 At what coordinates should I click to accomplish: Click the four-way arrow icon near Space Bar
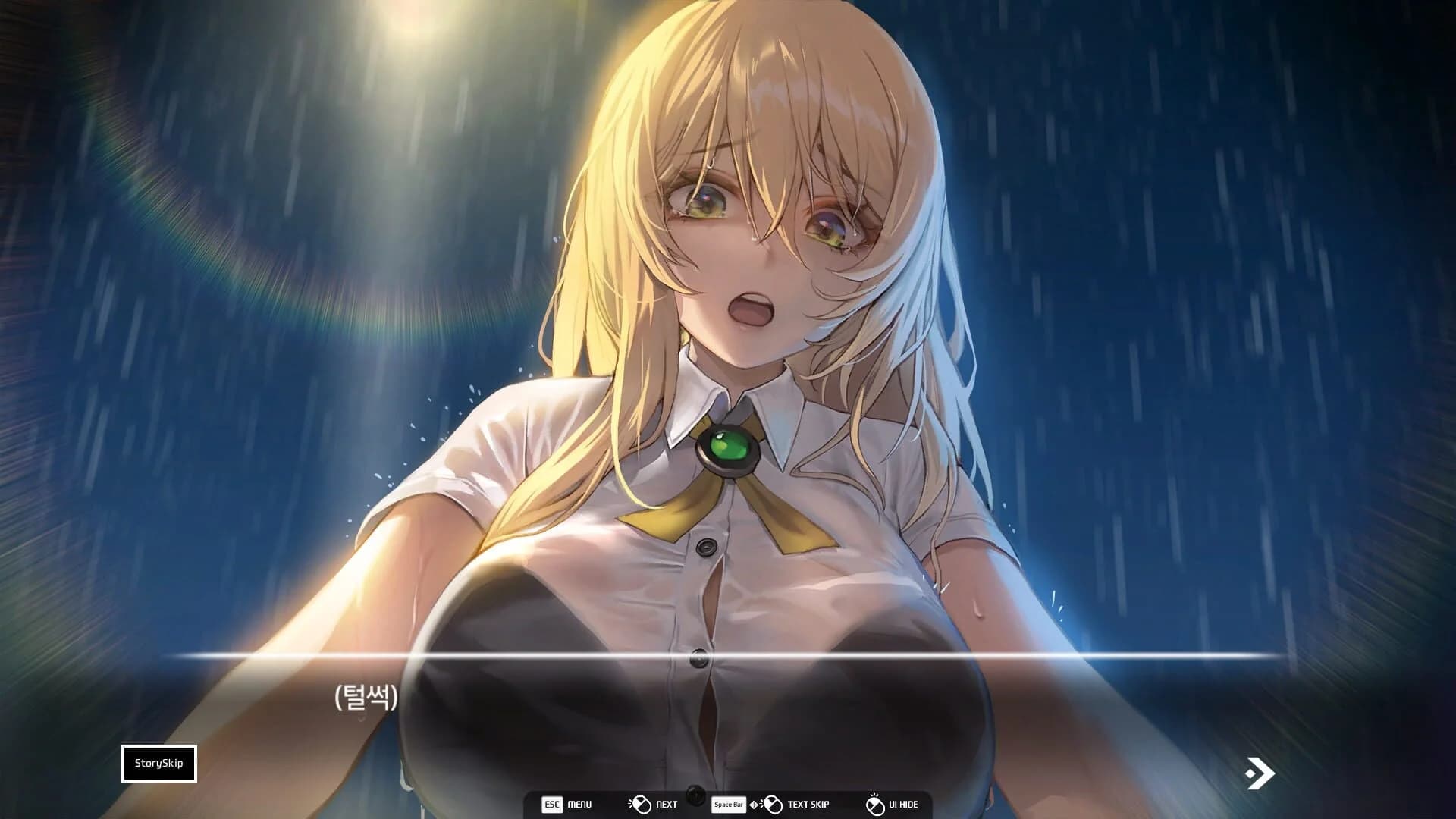(755, 804)
